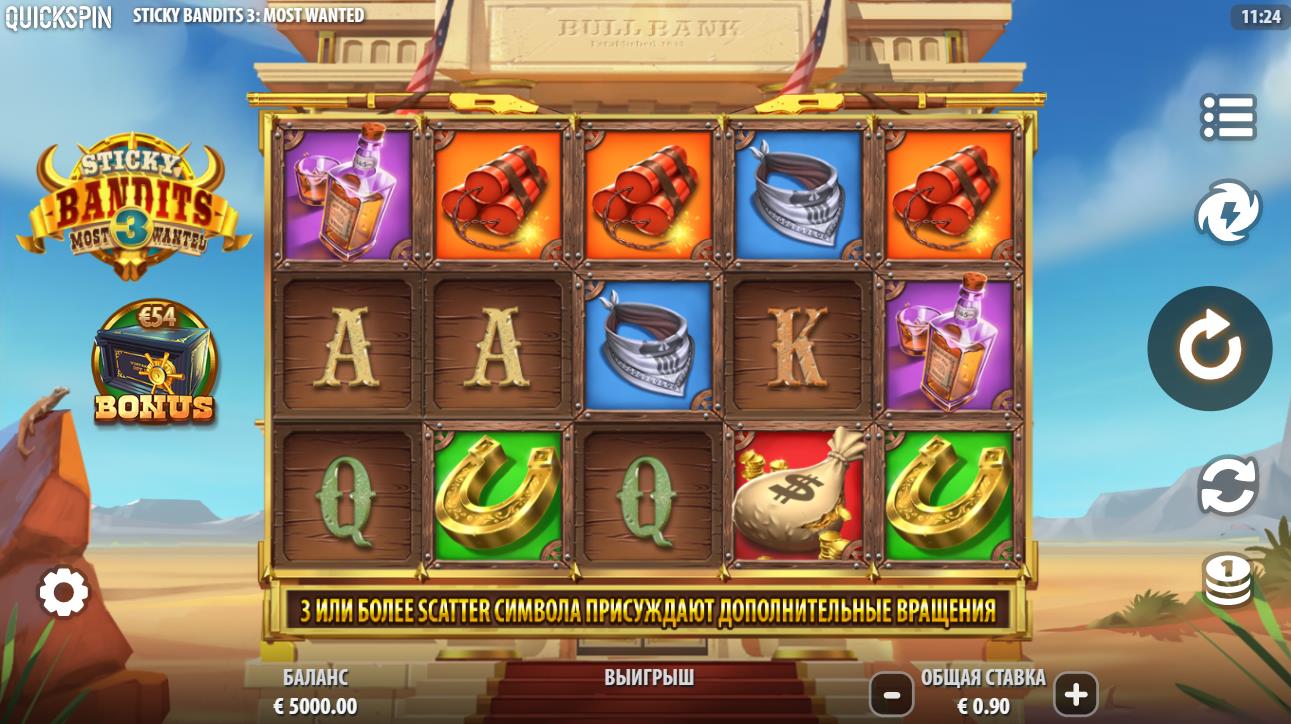
Task: Increase the total bet with plus button
Action: [1076, 694]
